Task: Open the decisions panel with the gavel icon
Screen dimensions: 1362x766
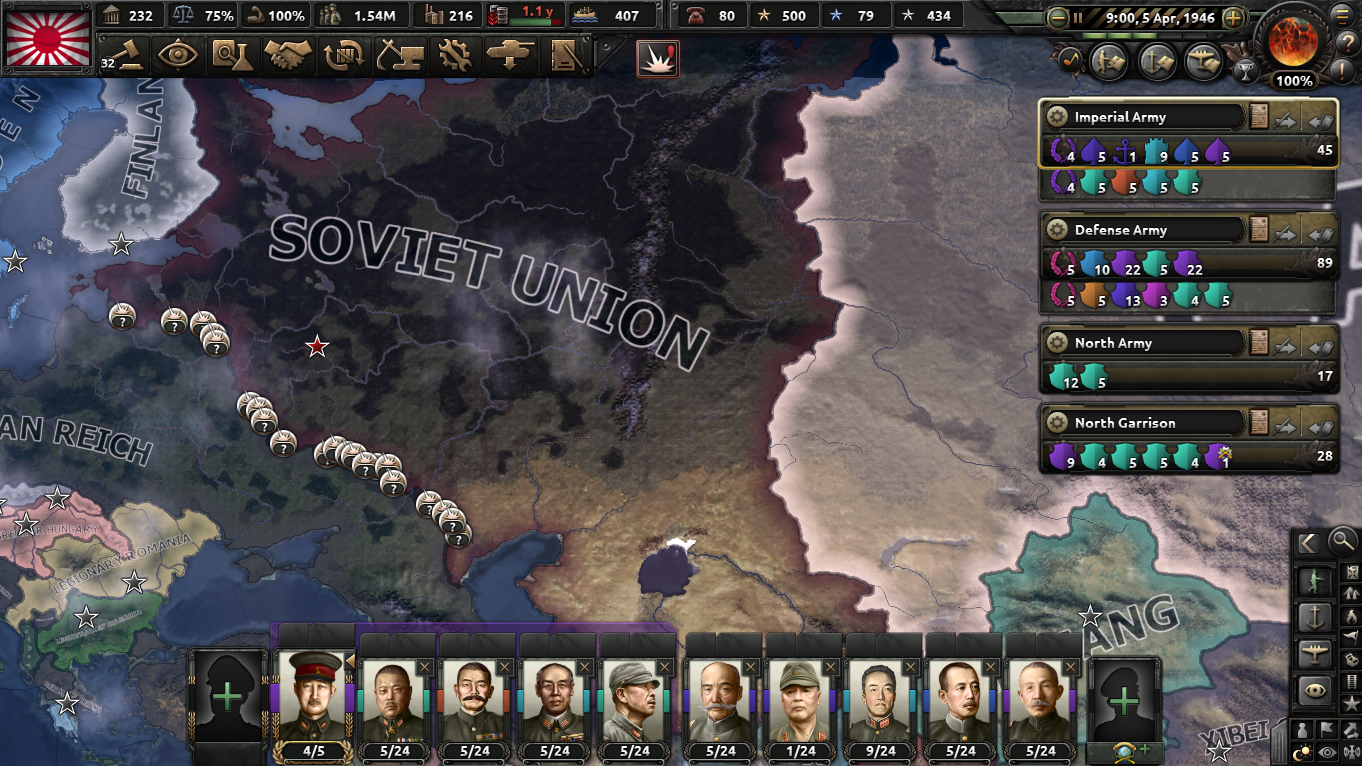Action: (130, 55)
